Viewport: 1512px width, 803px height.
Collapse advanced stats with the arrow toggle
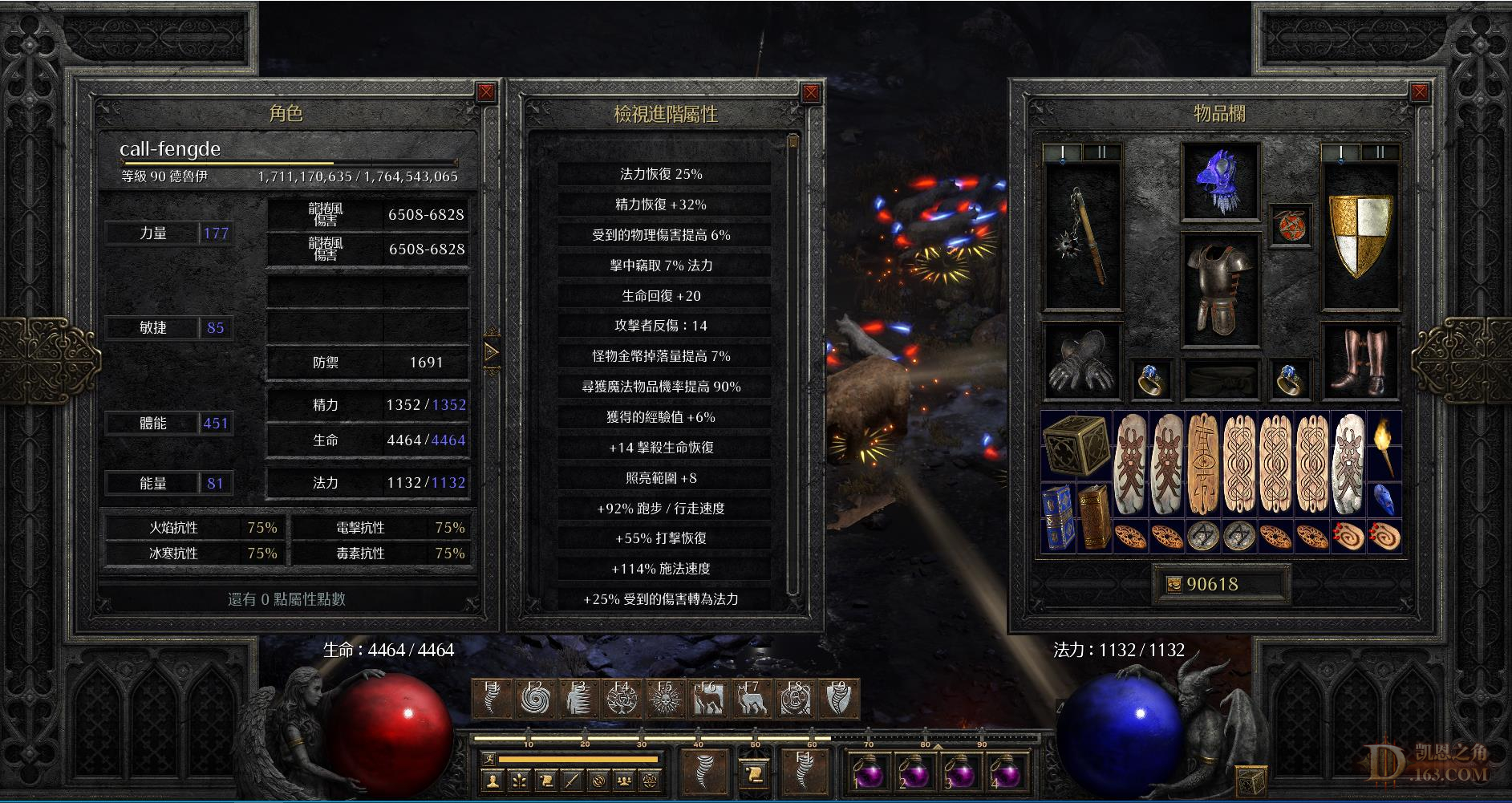[x=491, y=351]
